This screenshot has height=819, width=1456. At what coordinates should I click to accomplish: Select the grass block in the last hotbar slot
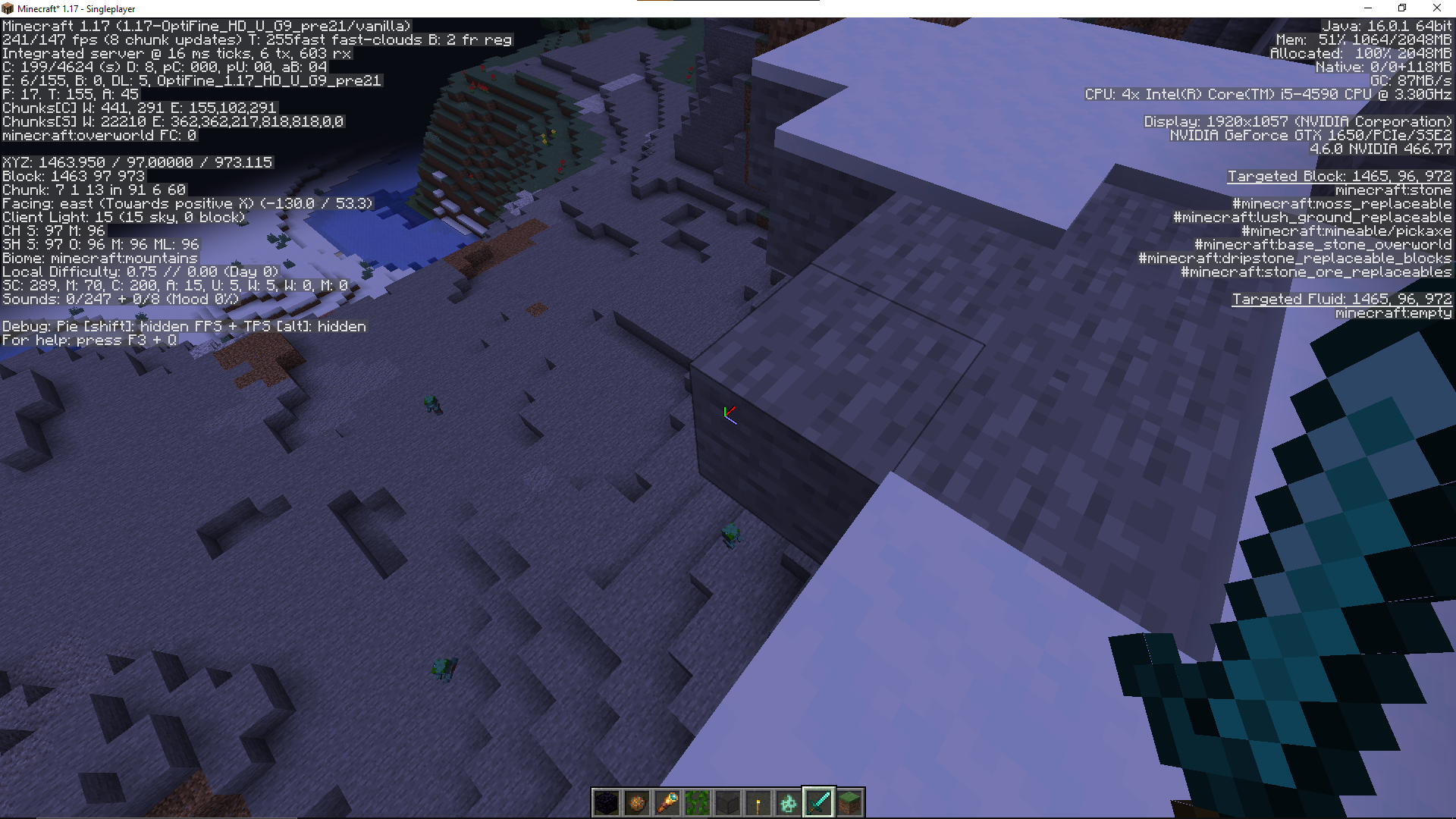point(849,802)
